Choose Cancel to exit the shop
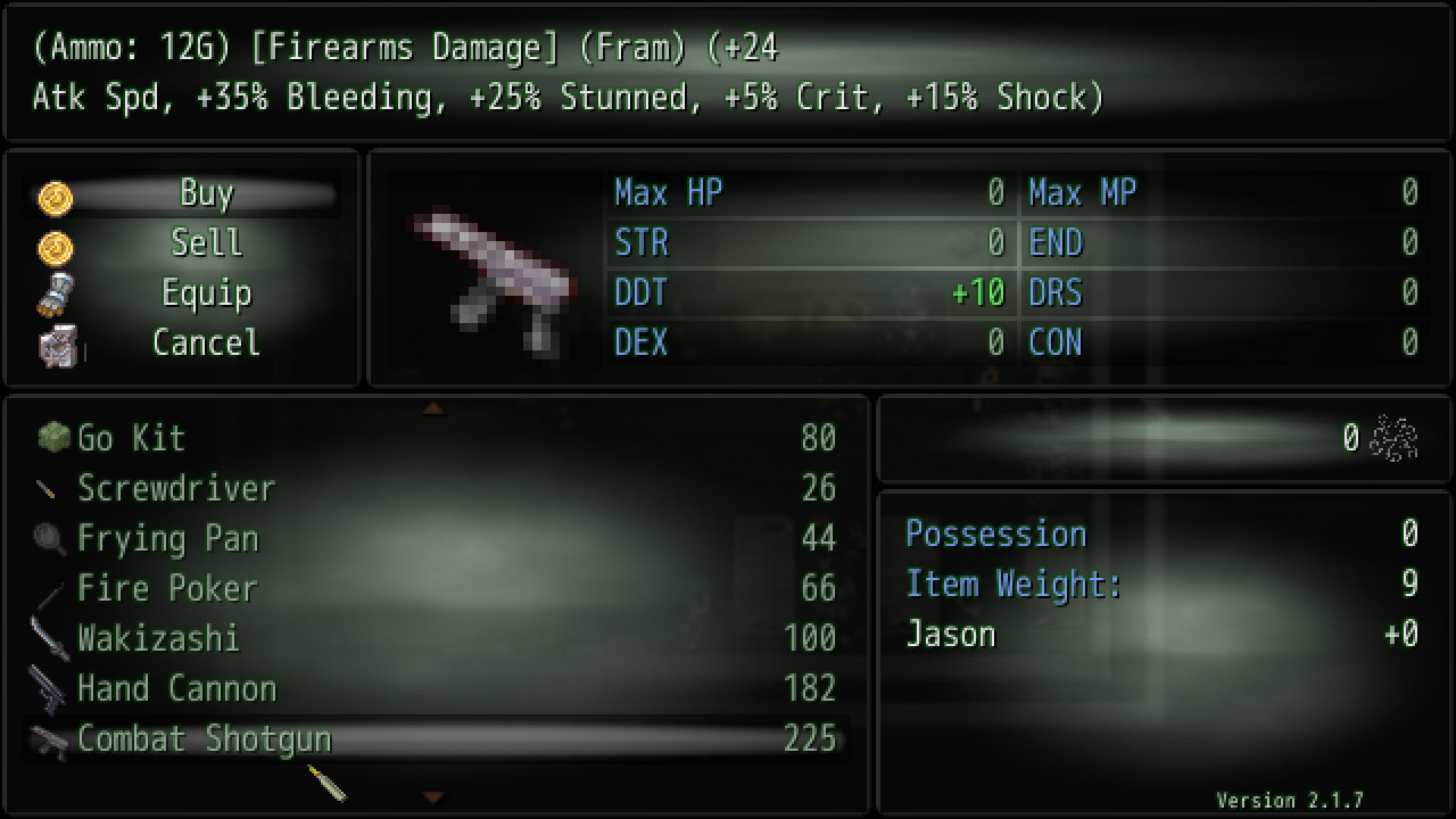 [206, 344]
